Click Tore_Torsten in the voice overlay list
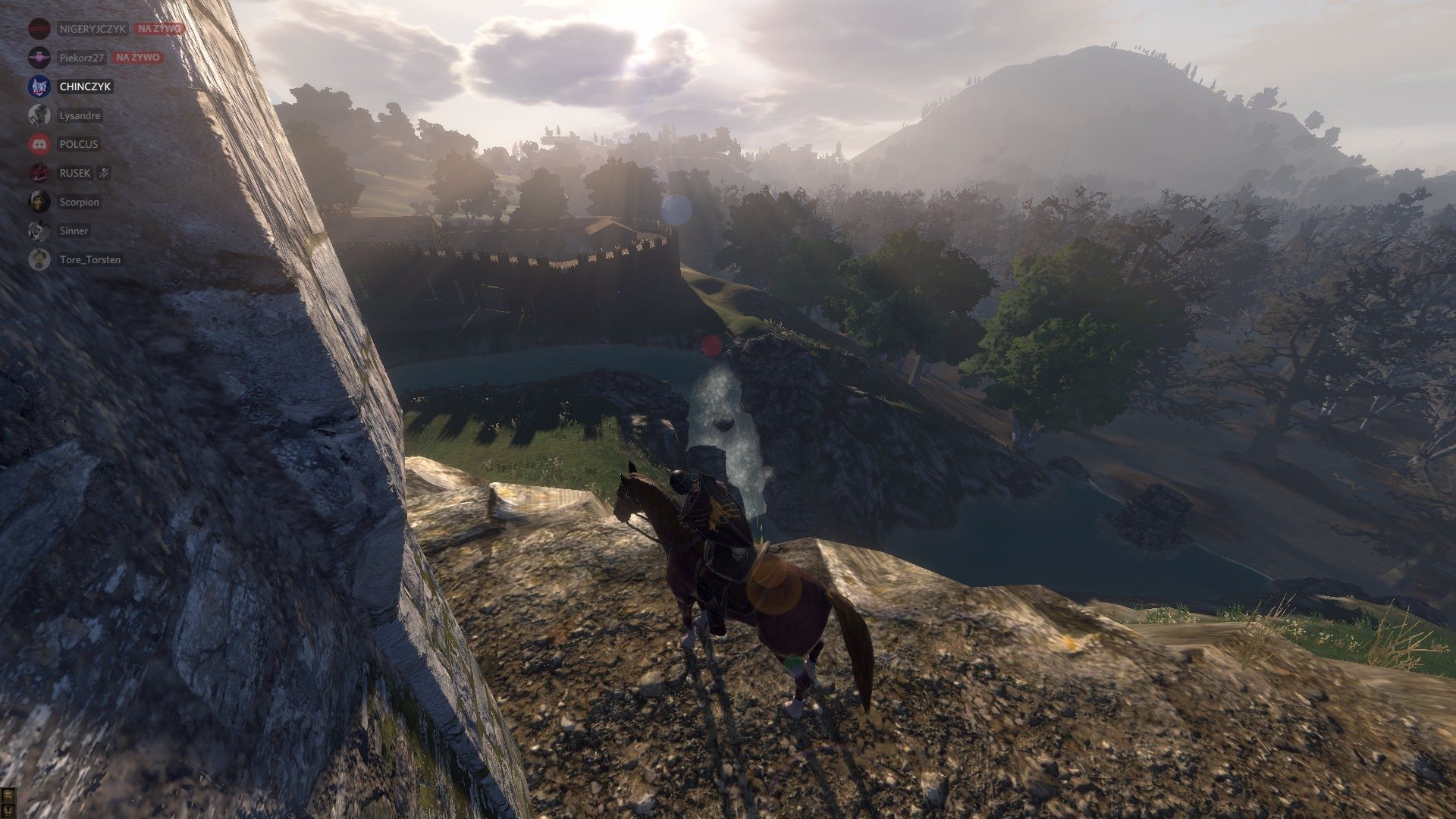This screenshot has width=1456, height=819. [89, 259]
